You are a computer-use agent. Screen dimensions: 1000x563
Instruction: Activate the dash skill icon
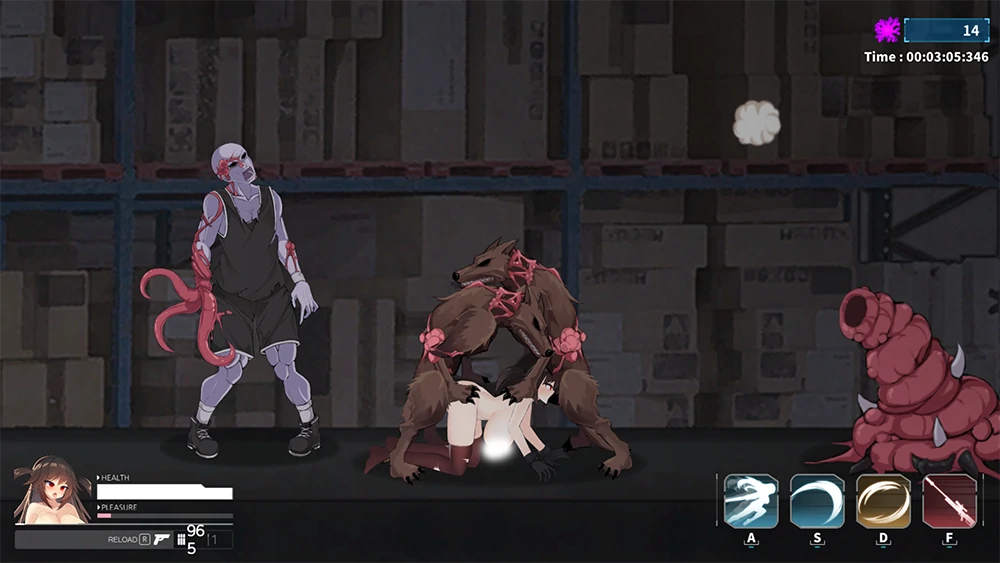pos(751,501)
